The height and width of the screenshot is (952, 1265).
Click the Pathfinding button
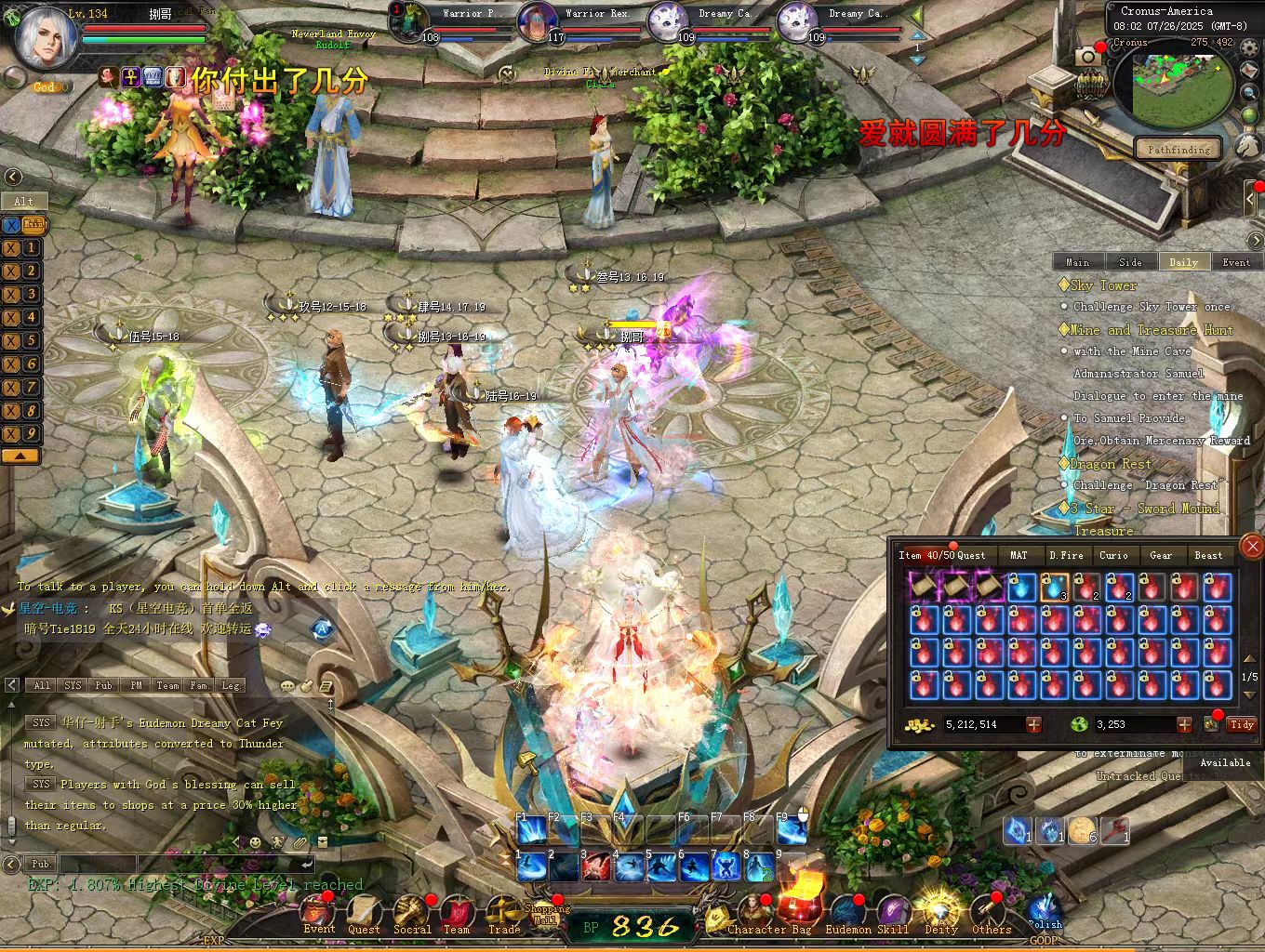pos(1178,149)
